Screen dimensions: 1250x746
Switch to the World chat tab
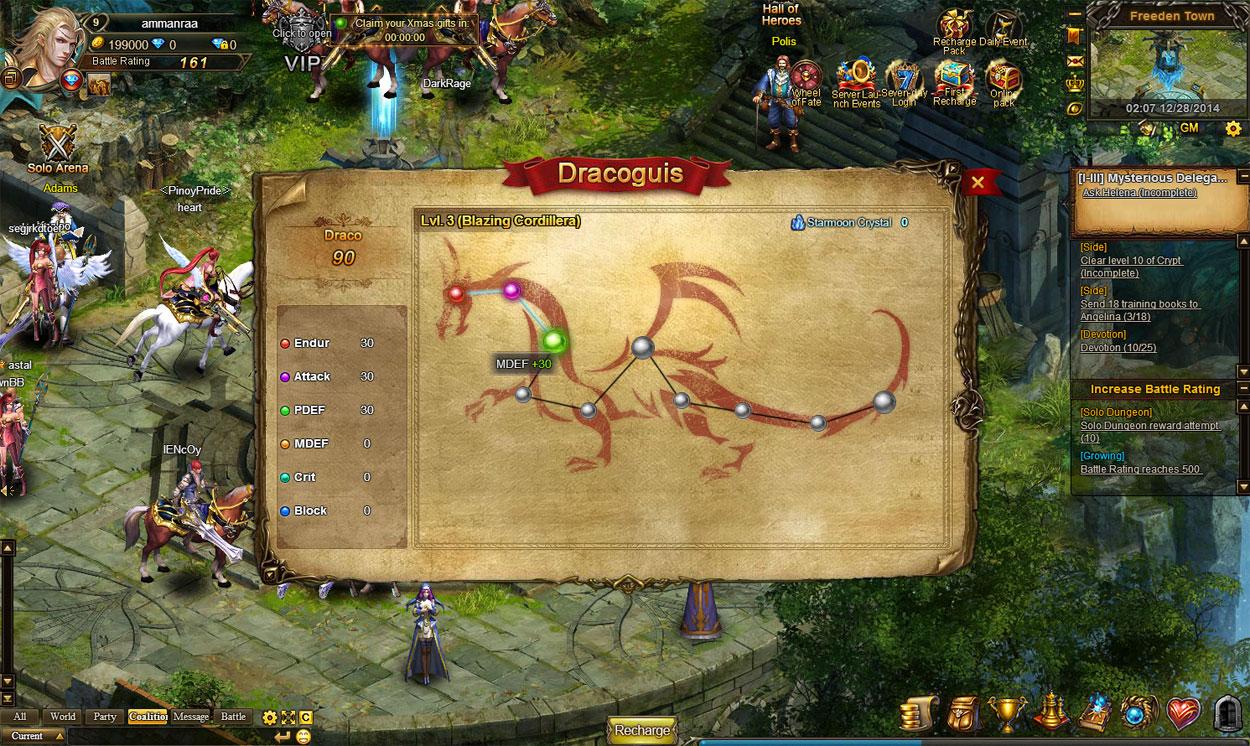[x=63, y=716]
